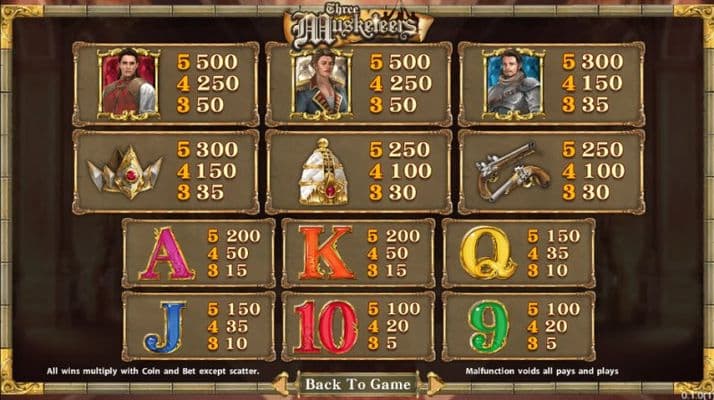714x400 pixels.
Task: Return to the slot with Back To Game
Action: pyautogui.click(x=357, y=384)
